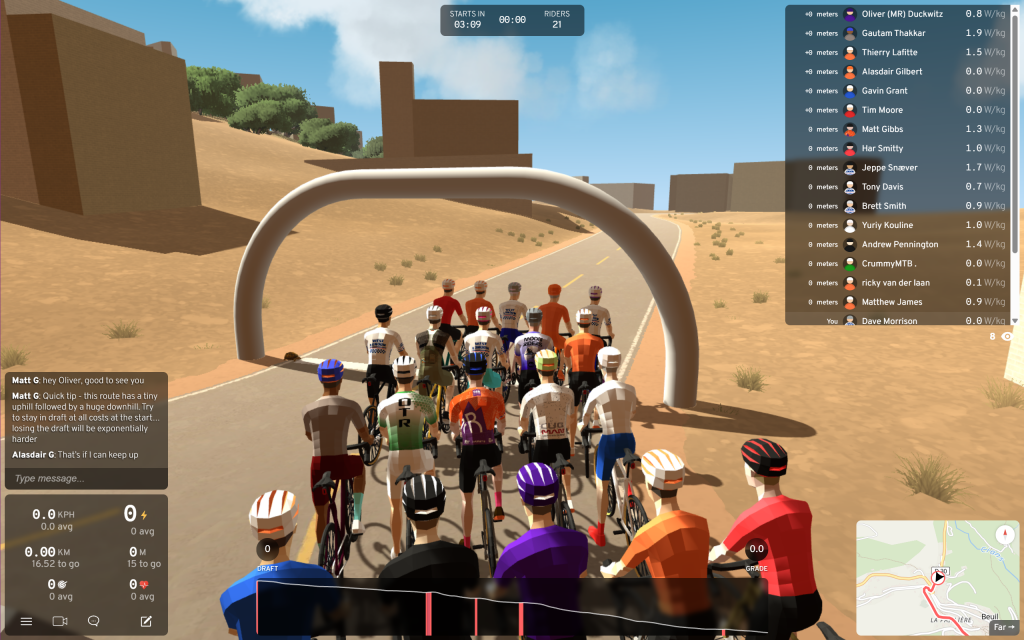Open the edit pencil icon
Viewport: 1024px width, 640px height.
(146, 621)
